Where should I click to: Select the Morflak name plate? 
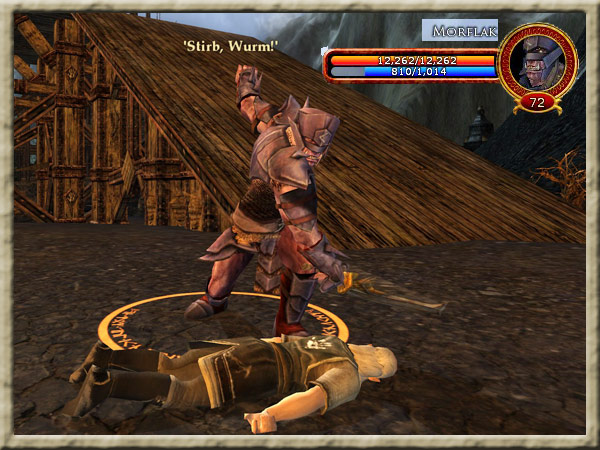point(460,31)
